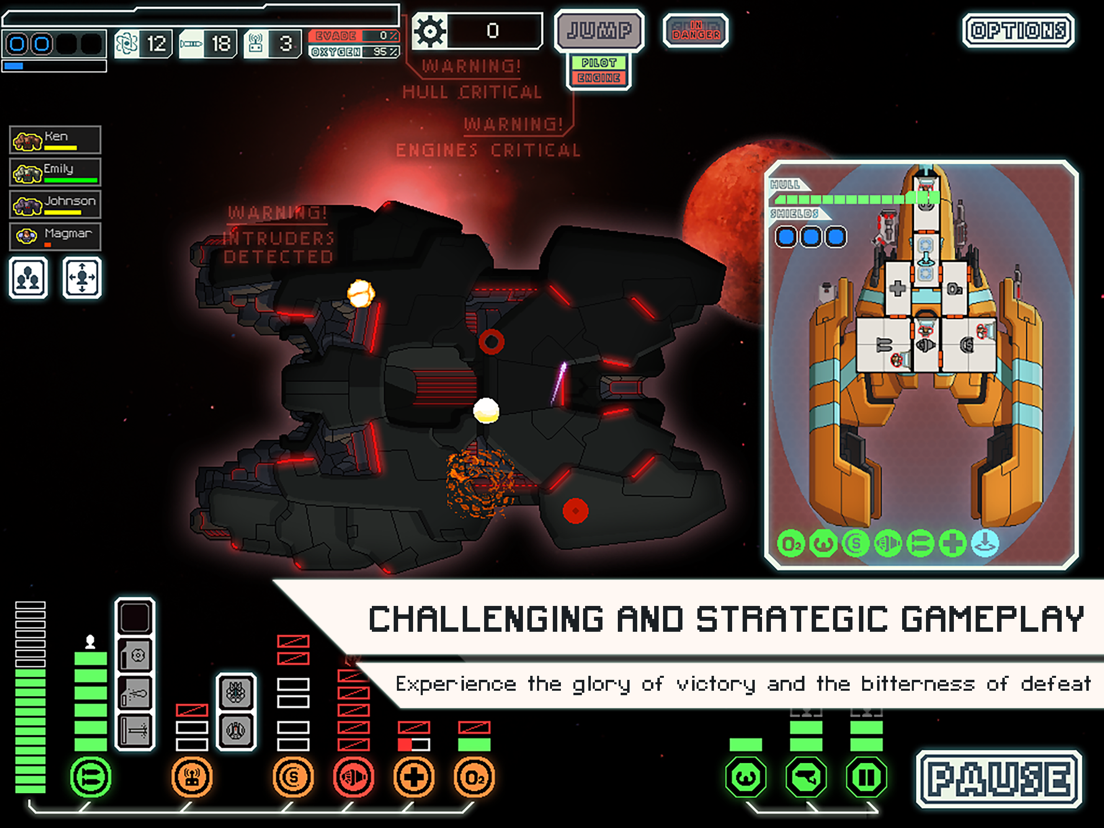Click the green piloting subsystem icon

(746, 777)
